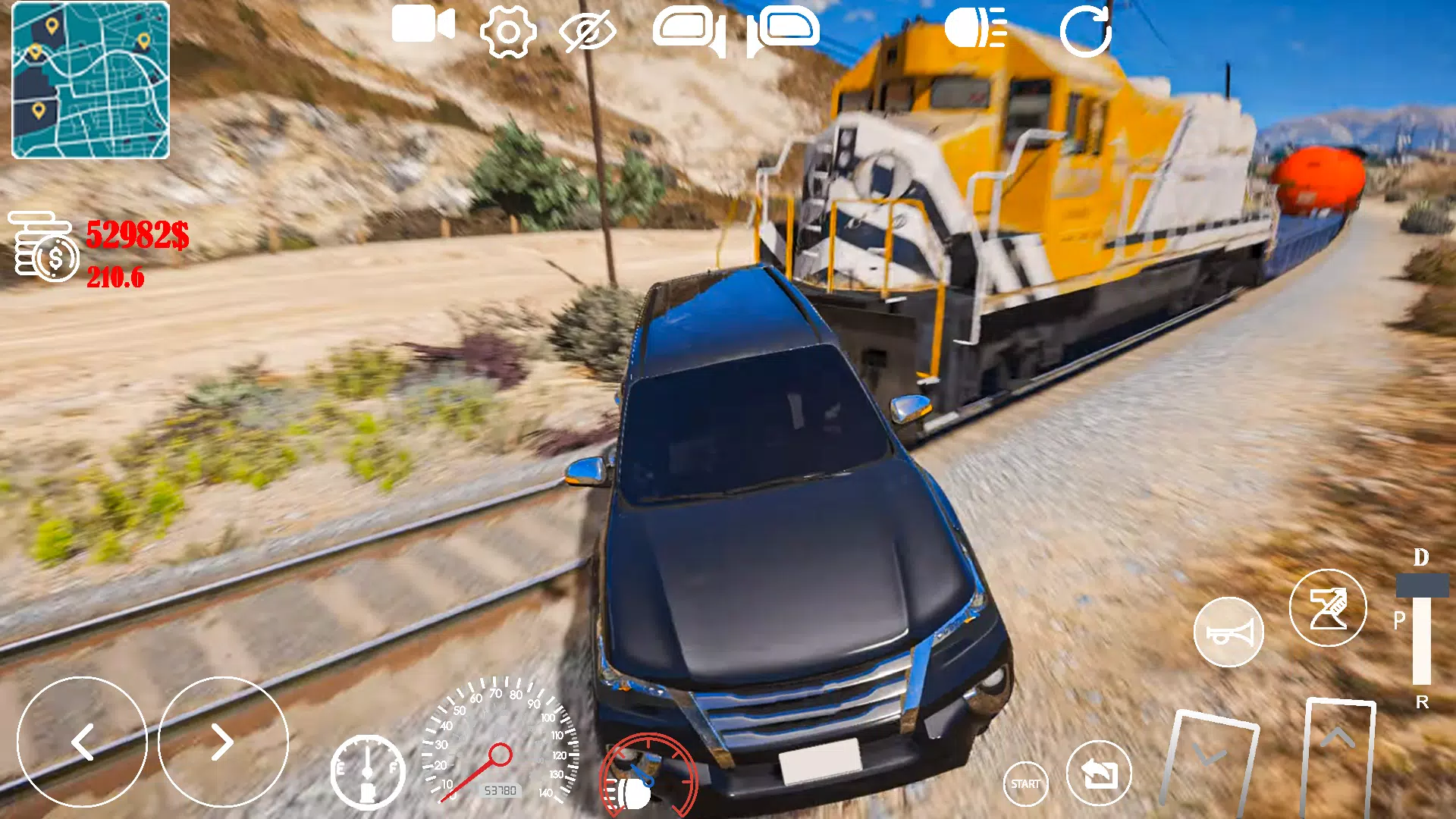Screen dimensions: 1456x819
Task: Sound the car horn
Action: 1228,631
